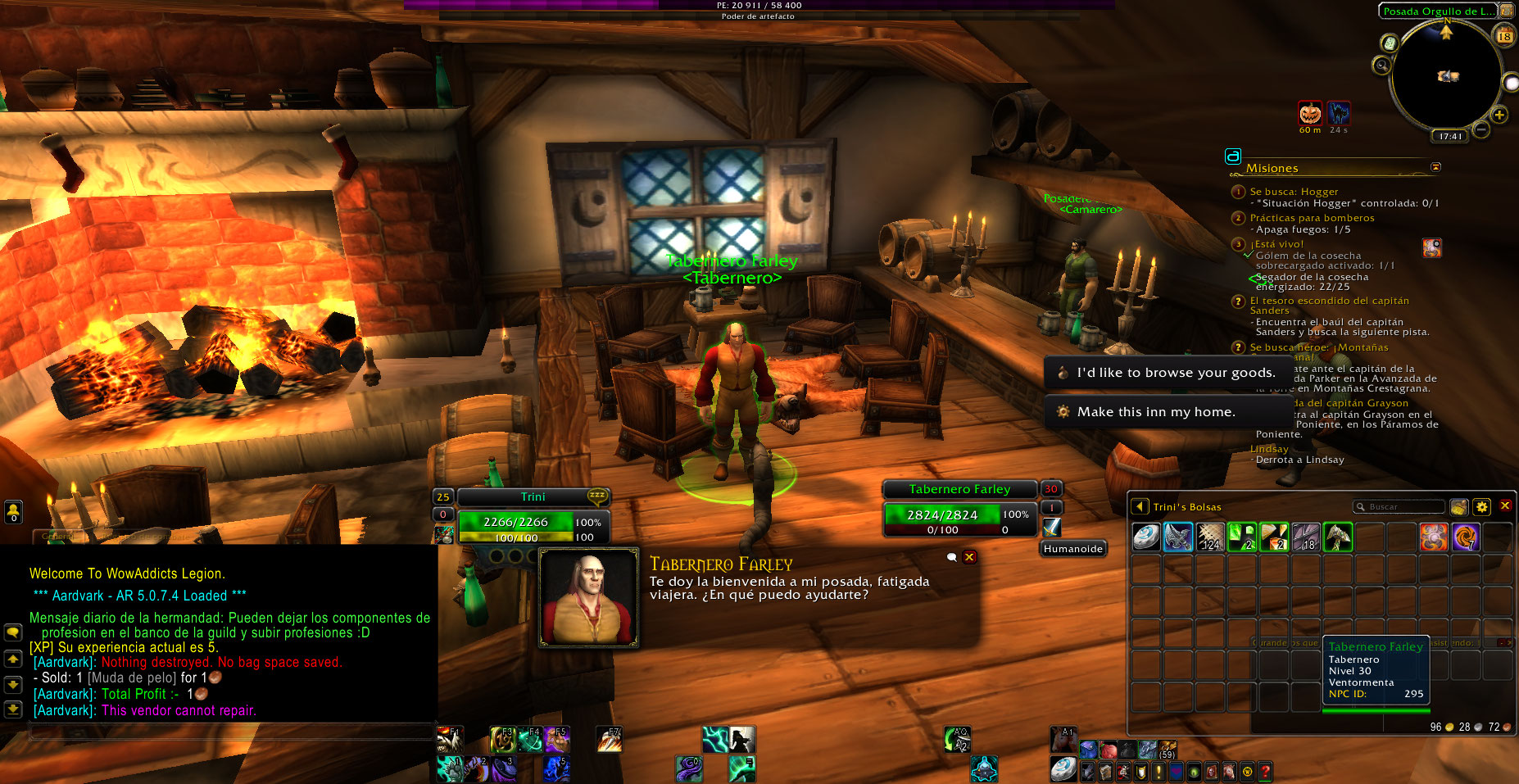
Task: Select the "Prácticas para bomberos" quest
Action: pos(1312,218)
